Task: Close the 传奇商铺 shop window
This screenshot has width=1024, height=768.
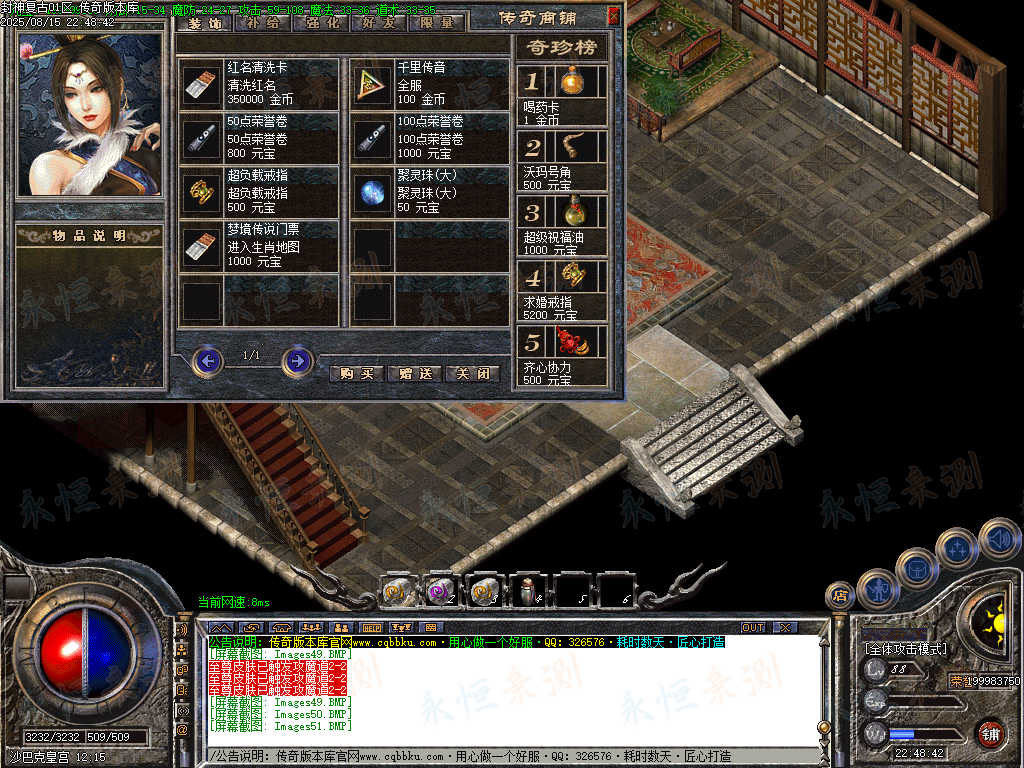Action: pos(613,16)
